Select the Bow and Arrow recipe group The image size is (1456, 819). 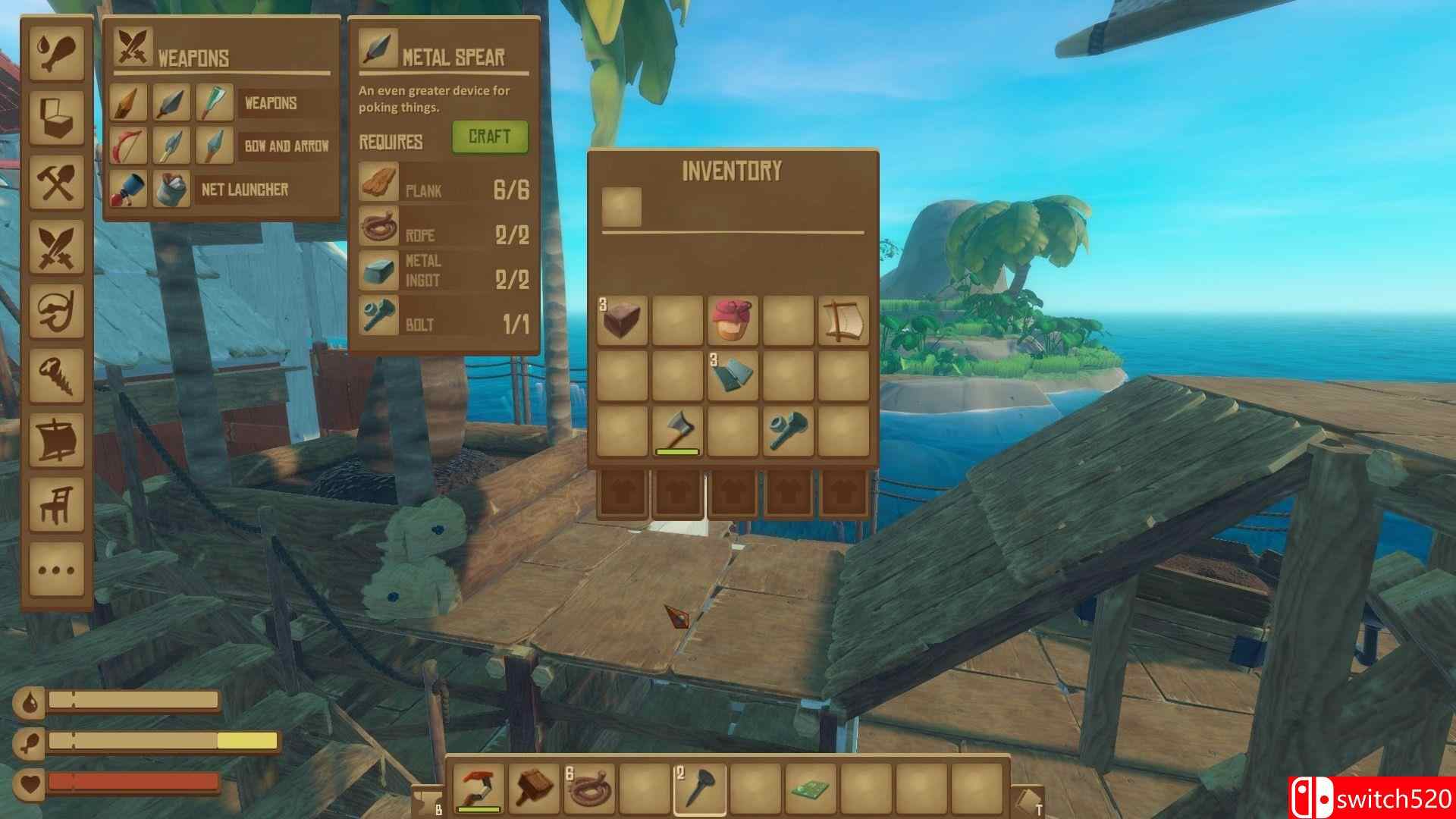[x=288, y=144]
